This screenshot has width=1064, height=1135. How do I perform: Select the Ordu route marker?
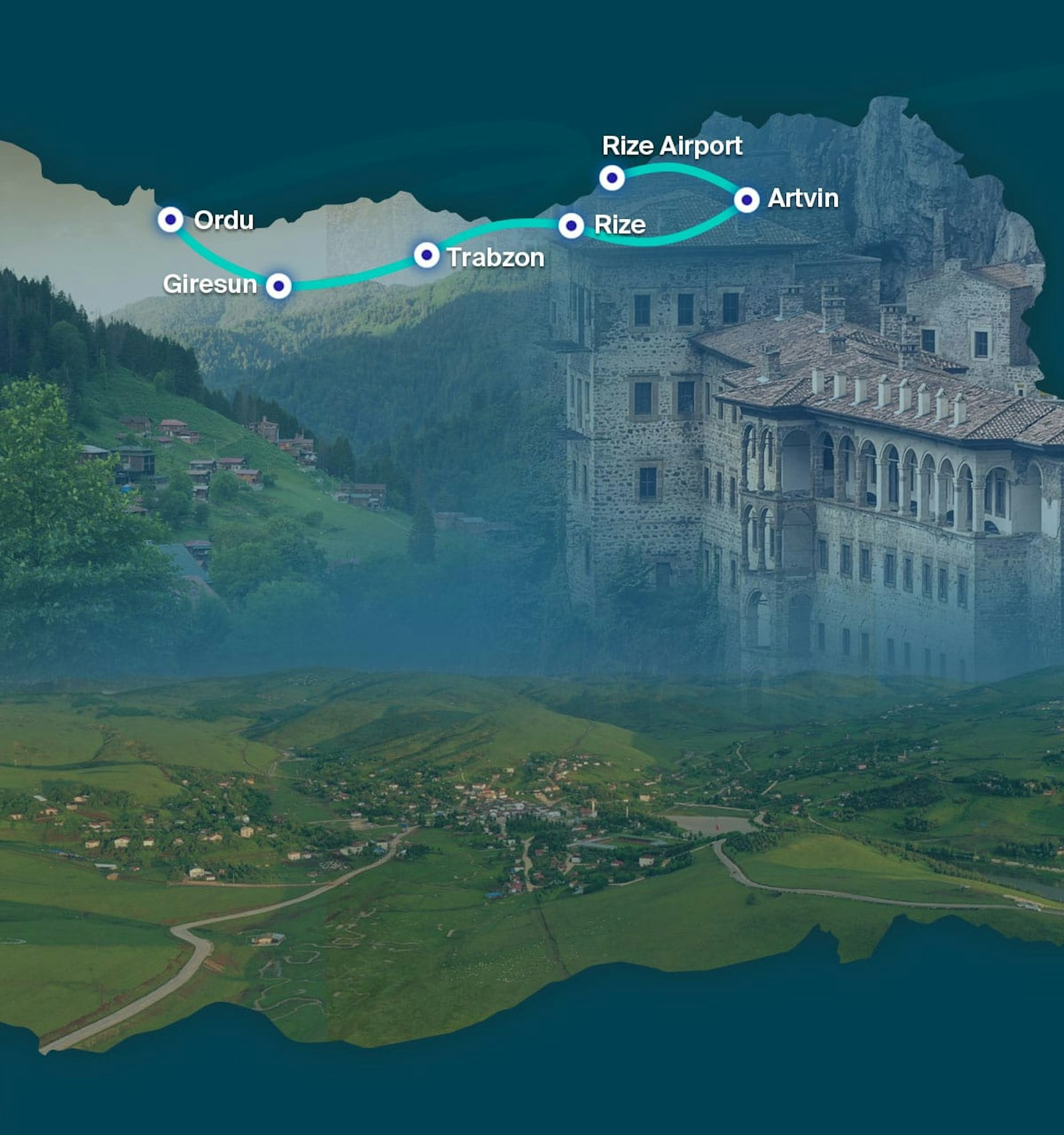click(170, 219)
